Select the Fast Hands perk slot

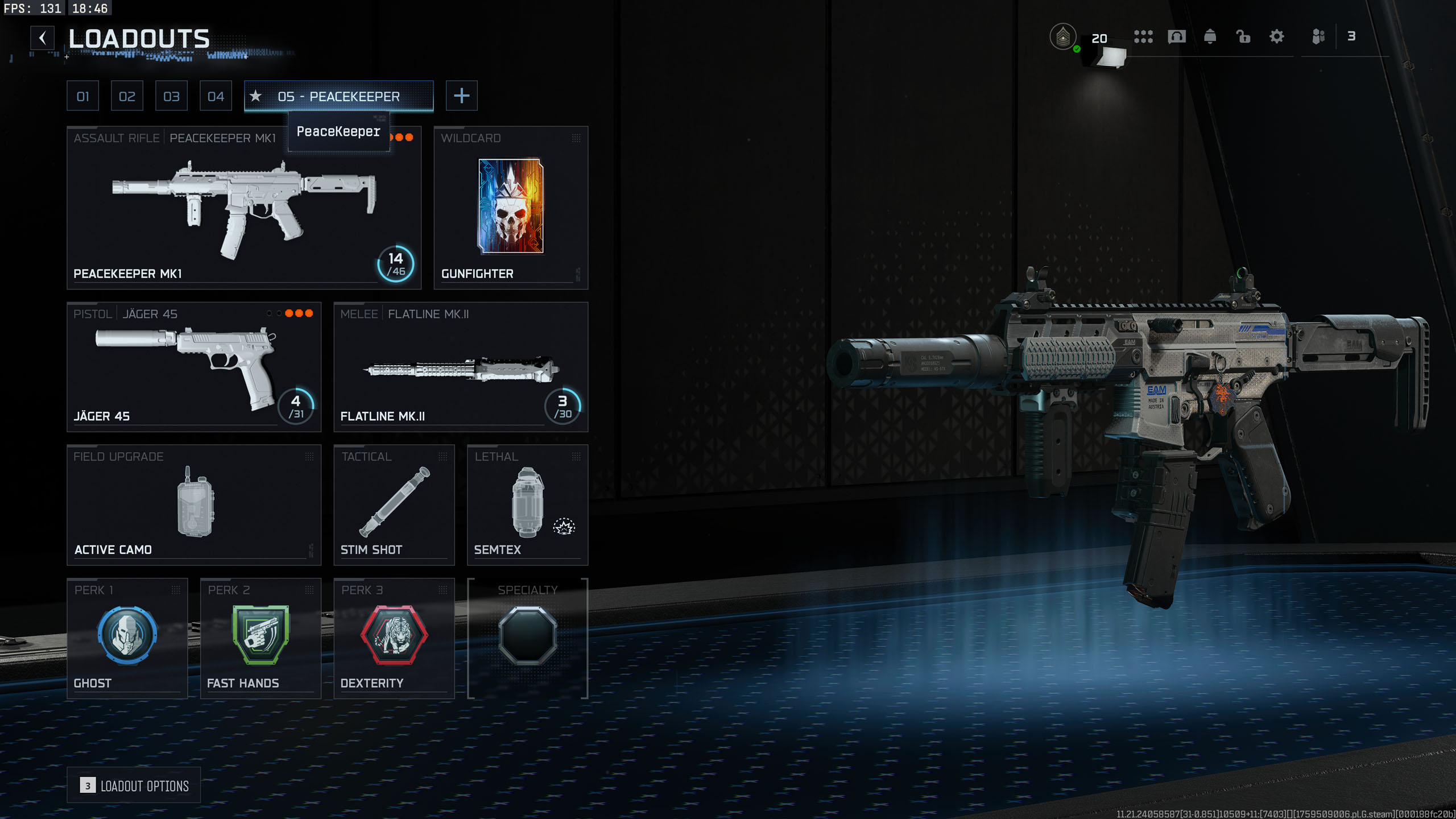click(260, 638)
